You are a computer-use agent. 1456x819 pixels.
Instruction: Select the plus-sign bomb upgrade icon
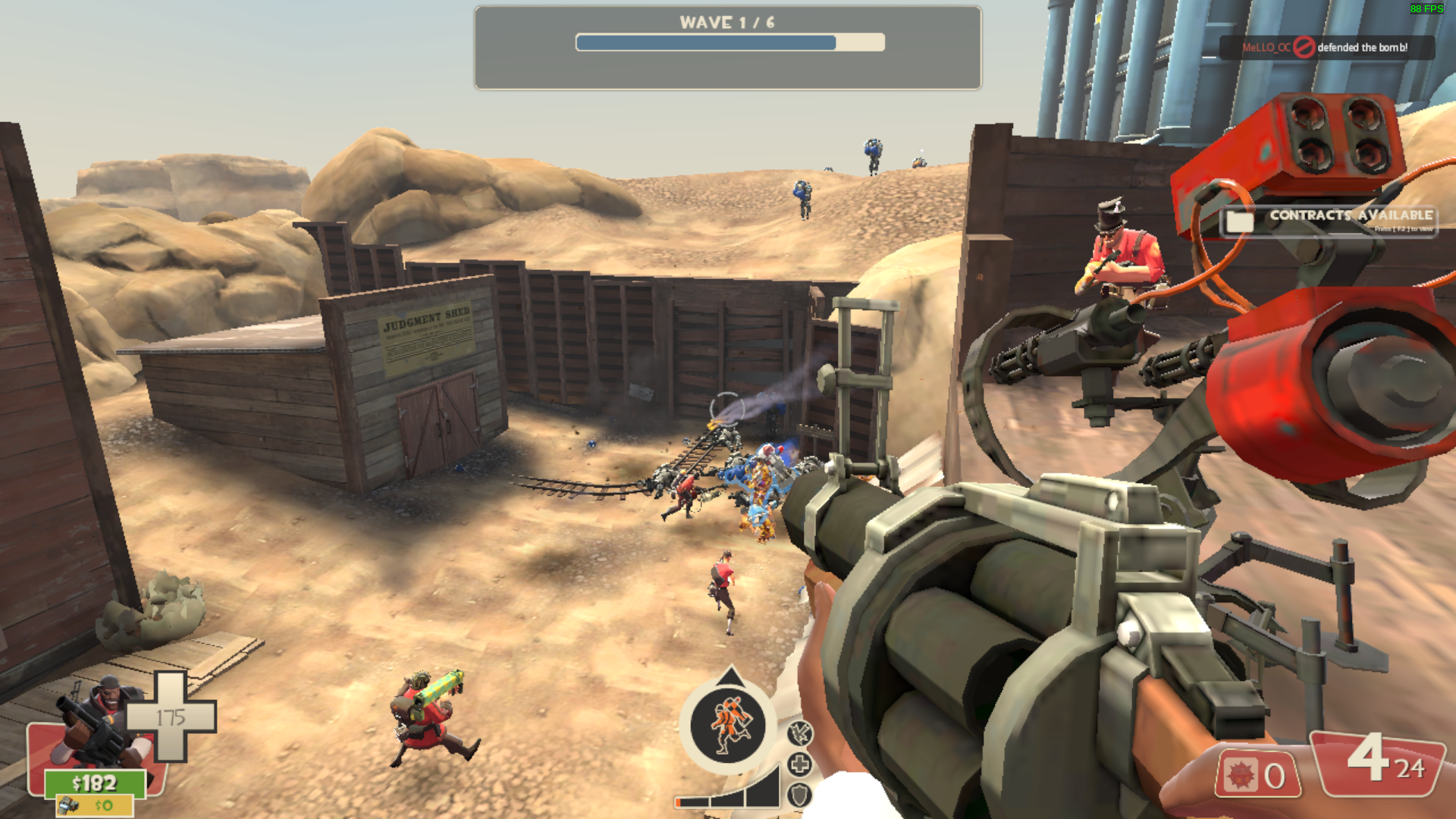pyautogui.click(x=799, y=764)
